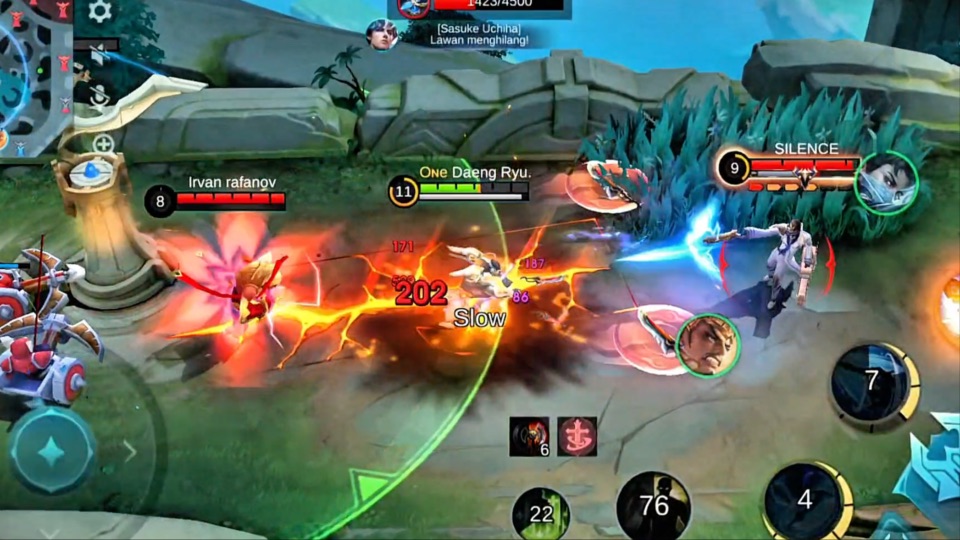Open settings with the gear icon
960x540 pixels.
pos(100,12)
